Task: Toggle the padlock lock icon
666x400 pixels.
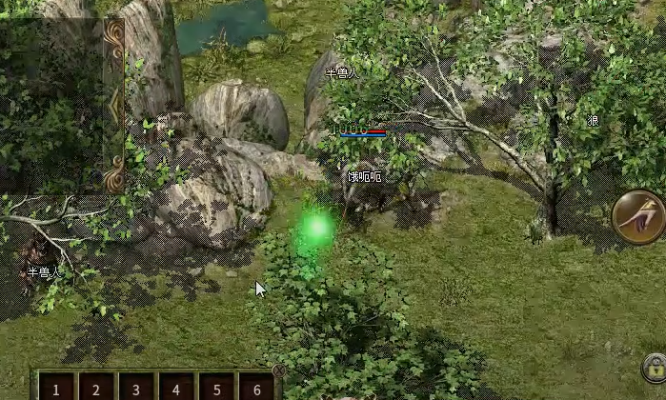Action: click(654, 367)
